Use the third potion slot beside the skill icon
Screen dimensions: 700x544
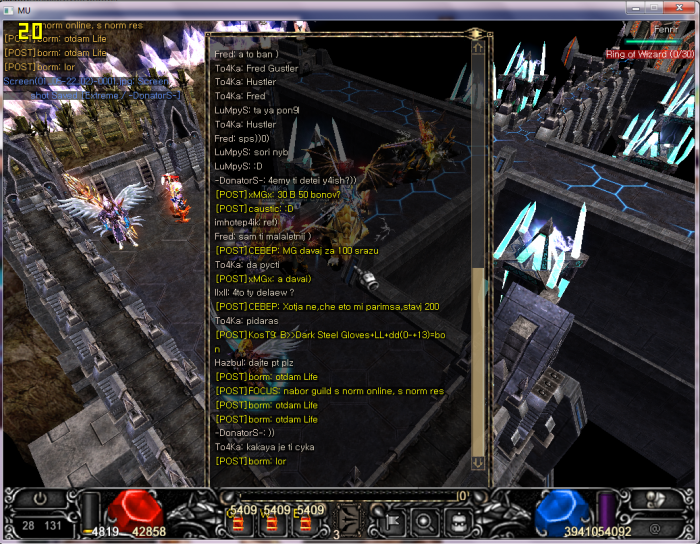pyautogui.click(x=308, y=522)
